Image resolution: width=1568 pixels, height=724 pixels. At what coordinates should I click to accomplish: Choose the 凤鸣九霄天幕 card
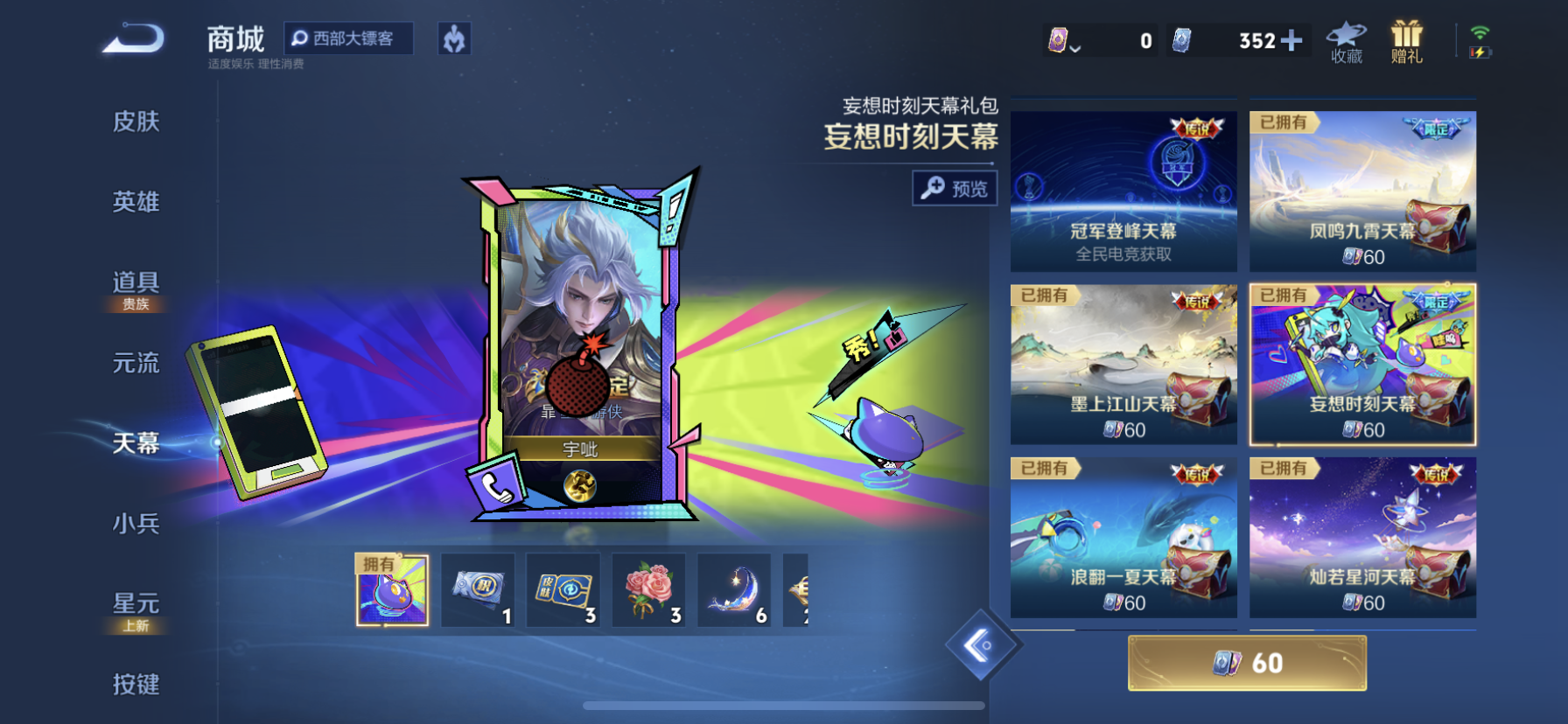(x=1362, y=191)
